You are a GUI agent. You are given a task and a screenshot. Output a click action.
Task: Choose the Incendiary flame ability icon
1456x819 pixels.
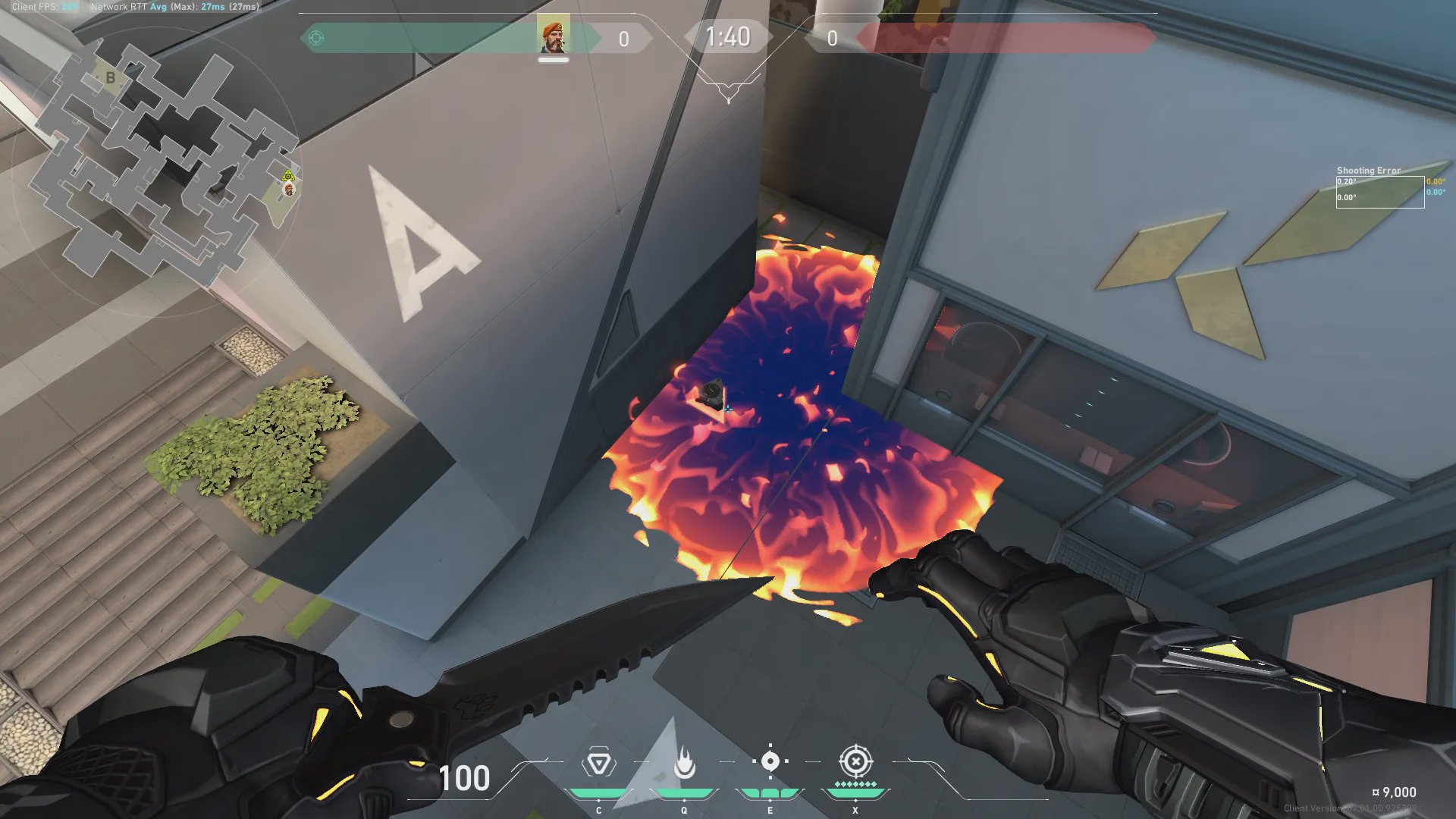(x=684, y=763)
